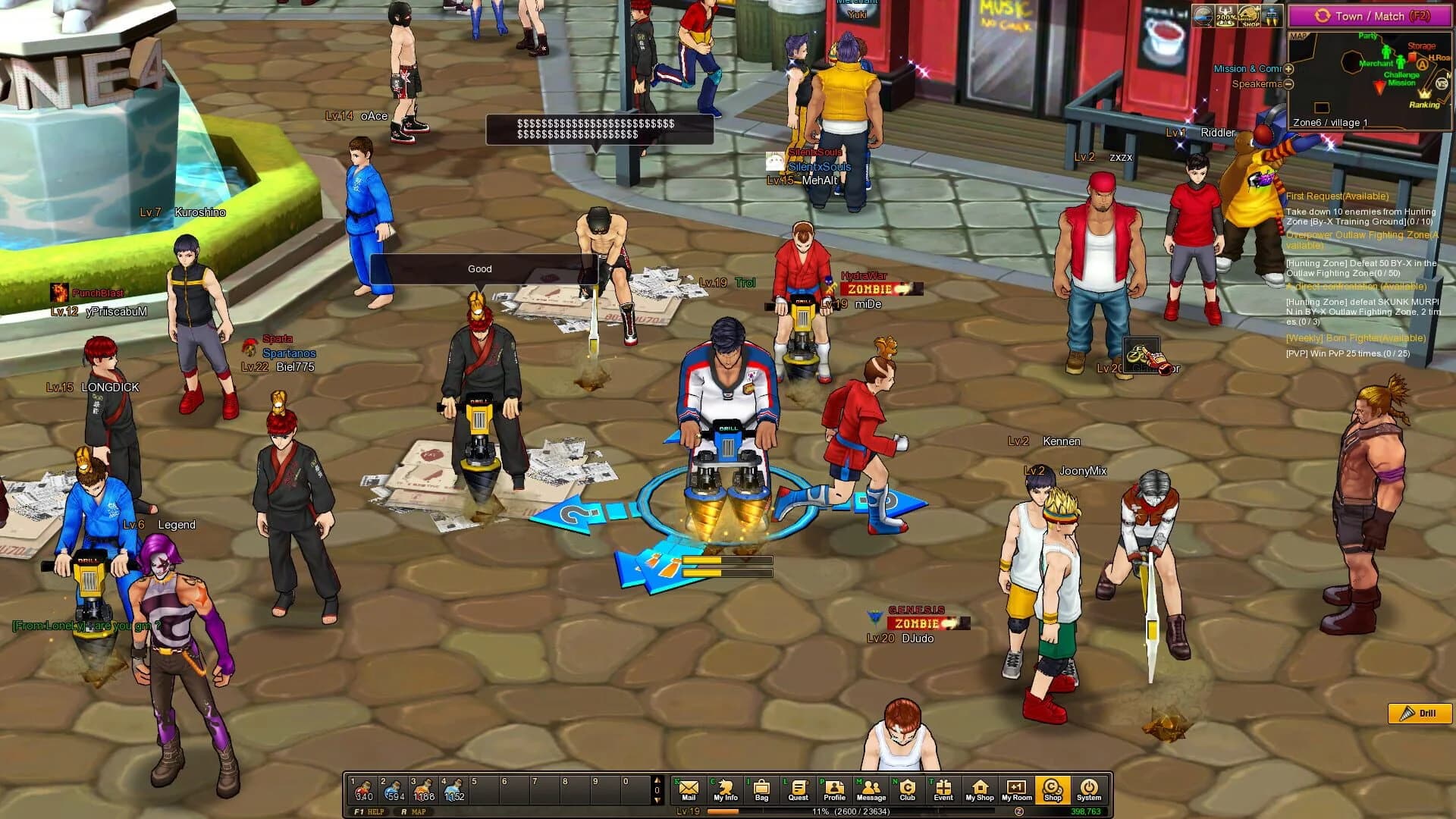Open the Club panel

coord(907,789)
